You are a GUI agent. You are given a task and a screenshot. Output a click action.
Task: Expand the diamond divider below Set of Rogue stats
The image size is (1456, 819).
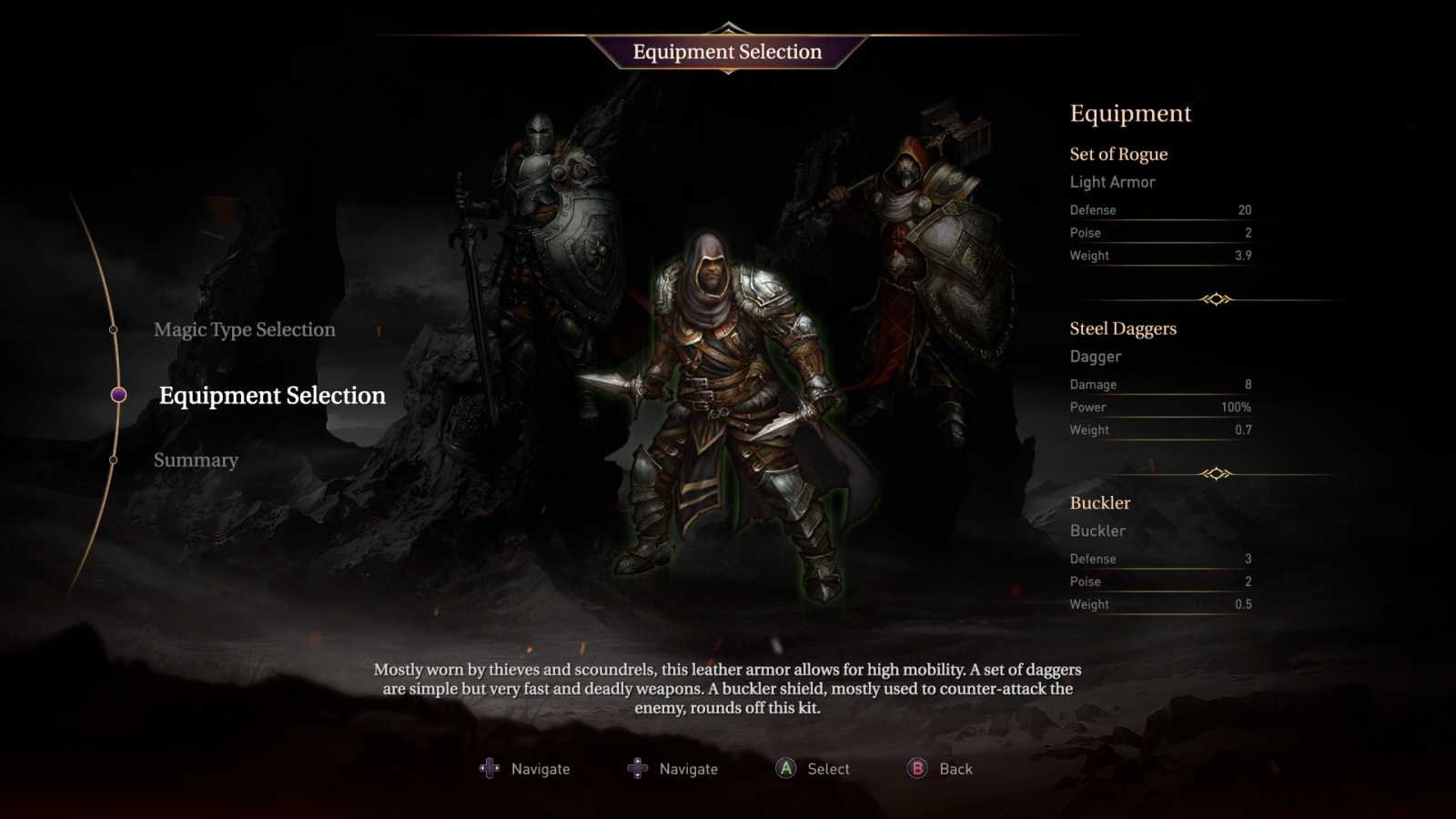[x=1218, y=296]
